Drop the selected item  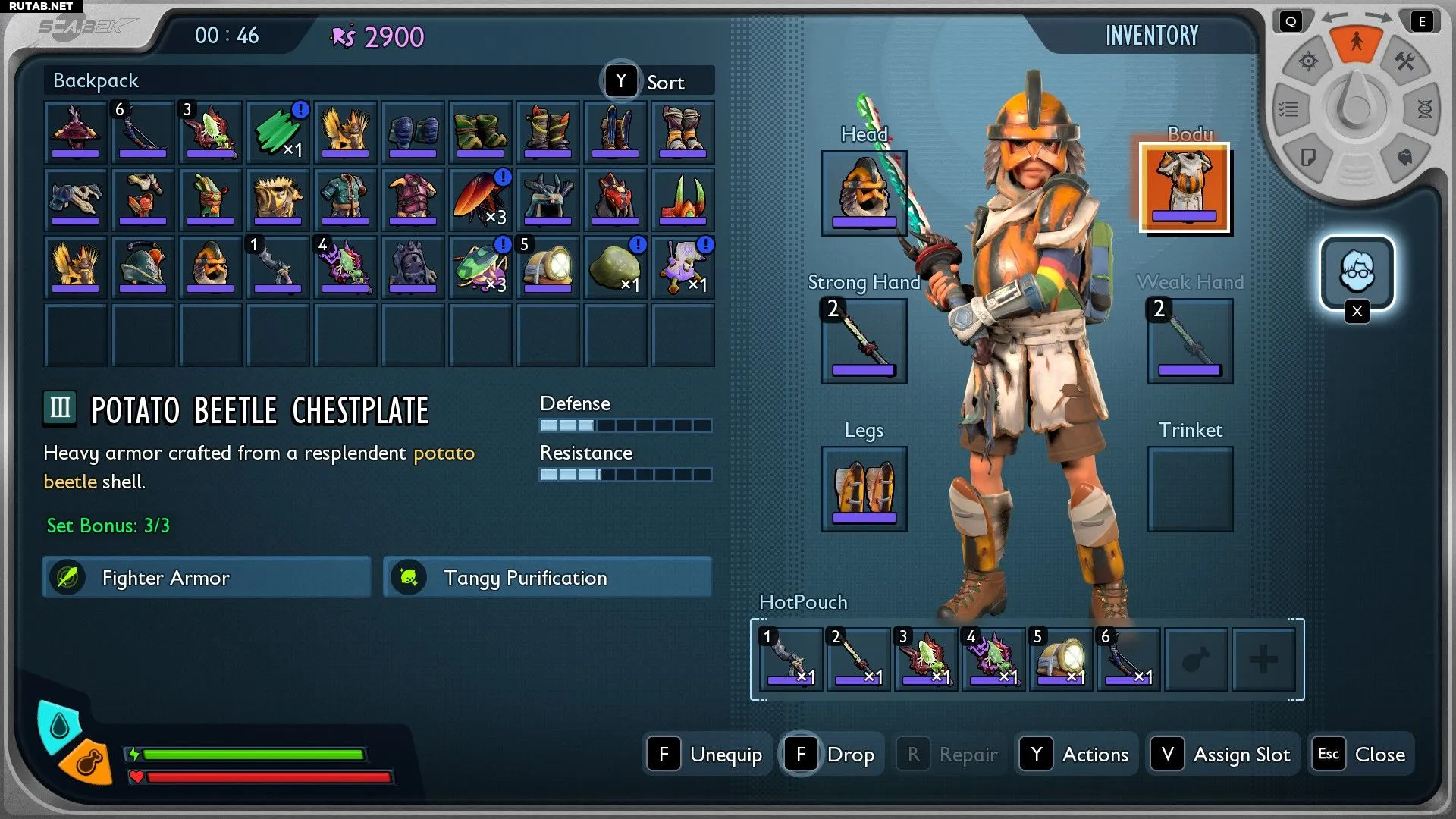[832, 754]
